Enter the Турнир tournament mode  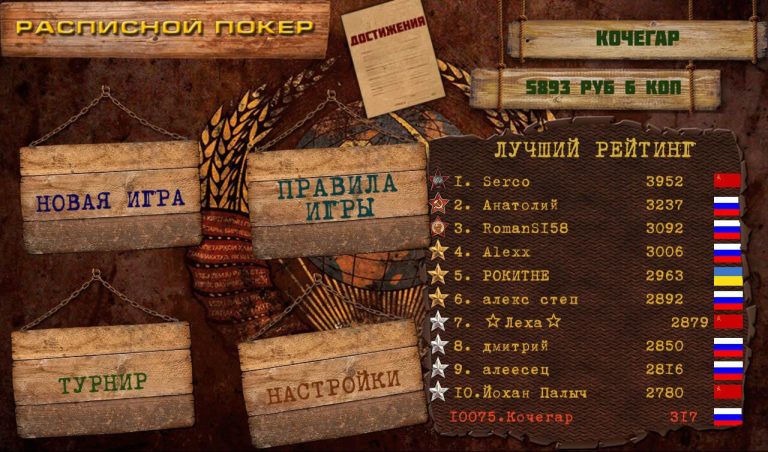102,381
